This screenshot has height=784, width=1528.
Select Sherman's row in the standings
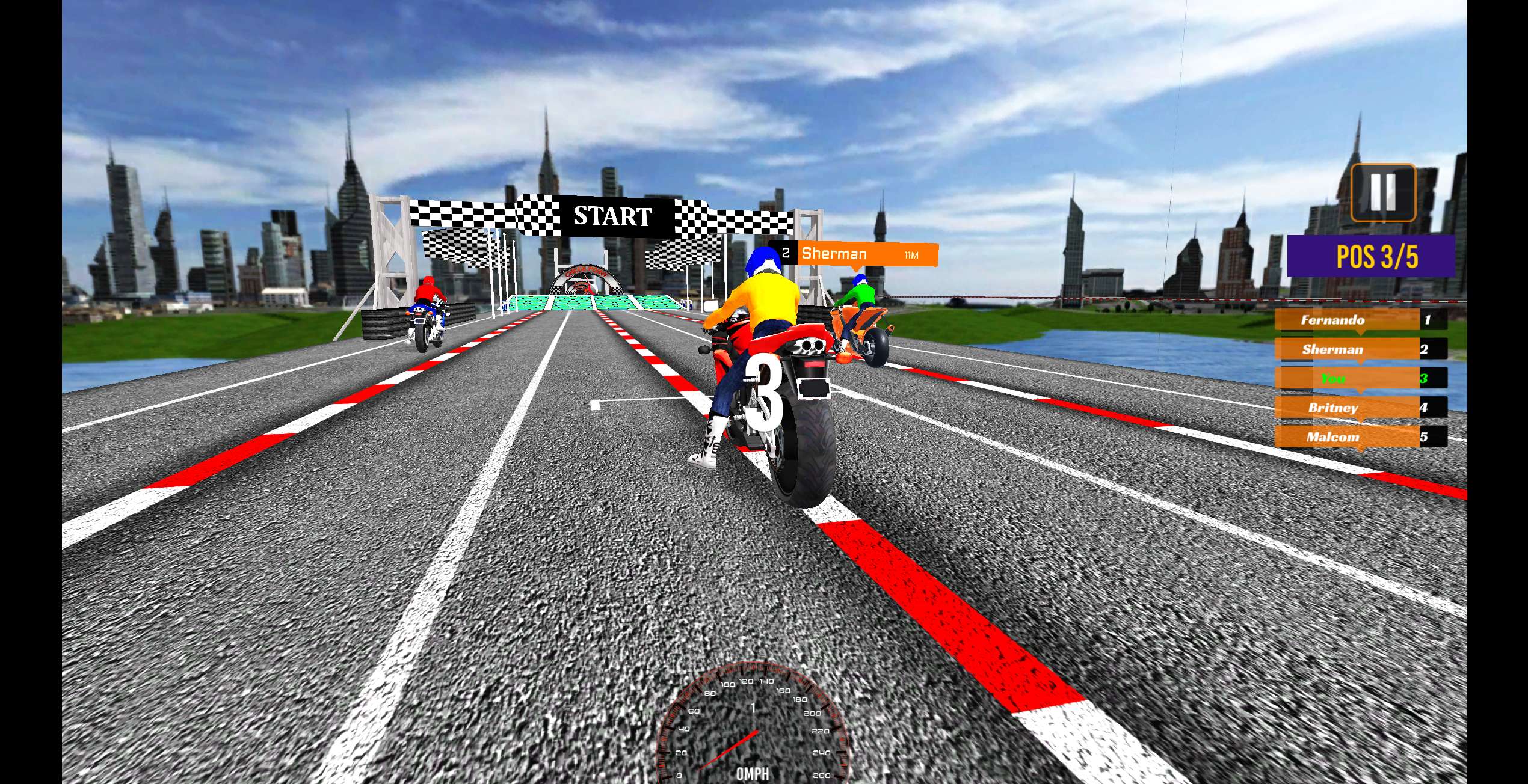point(1360,349)
